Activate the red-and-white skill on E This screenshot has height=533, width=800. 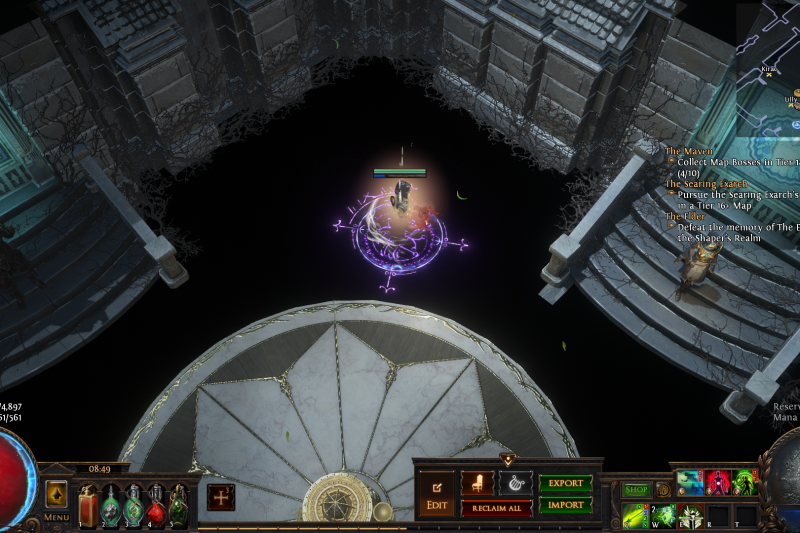point(691,515)
